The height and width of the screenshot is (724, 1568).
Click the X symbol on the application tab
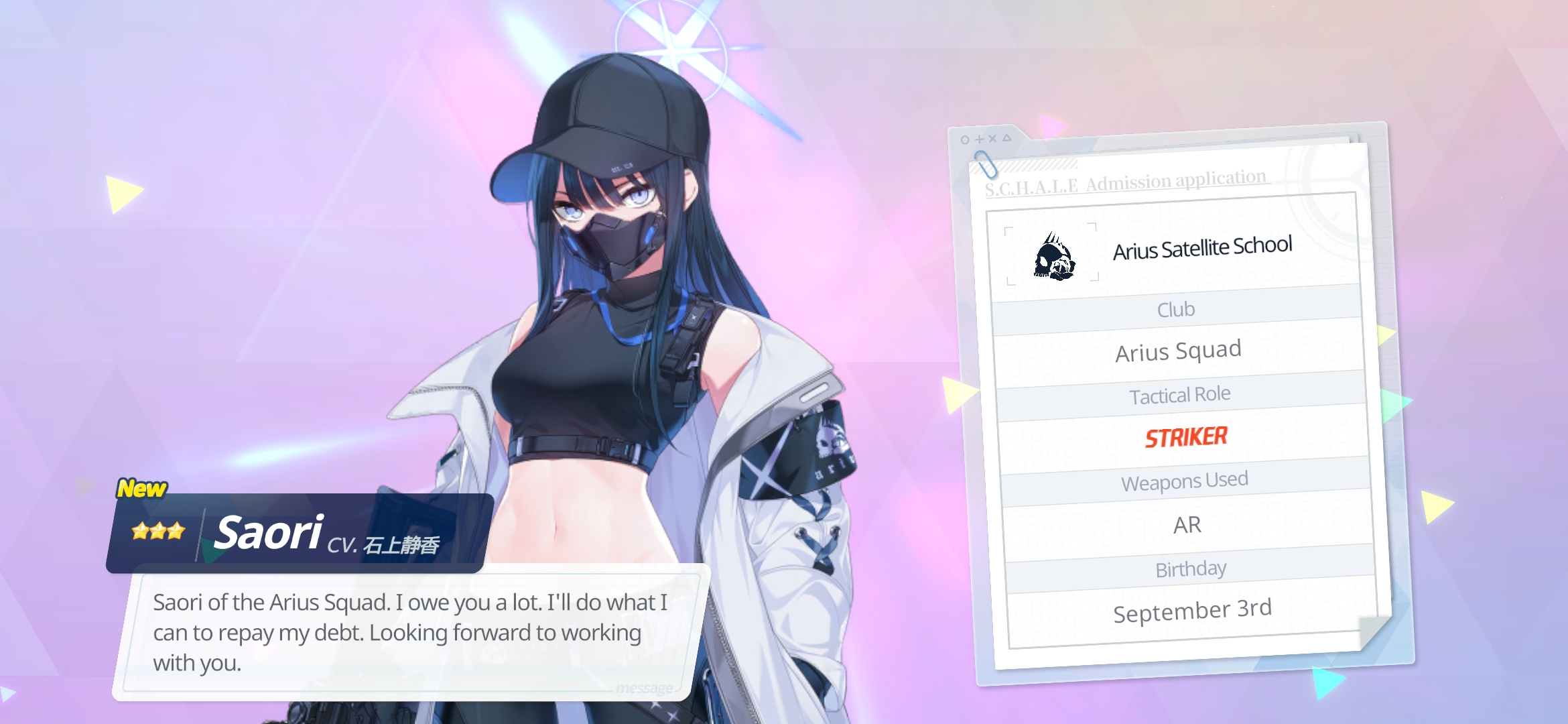click(993, 139)
